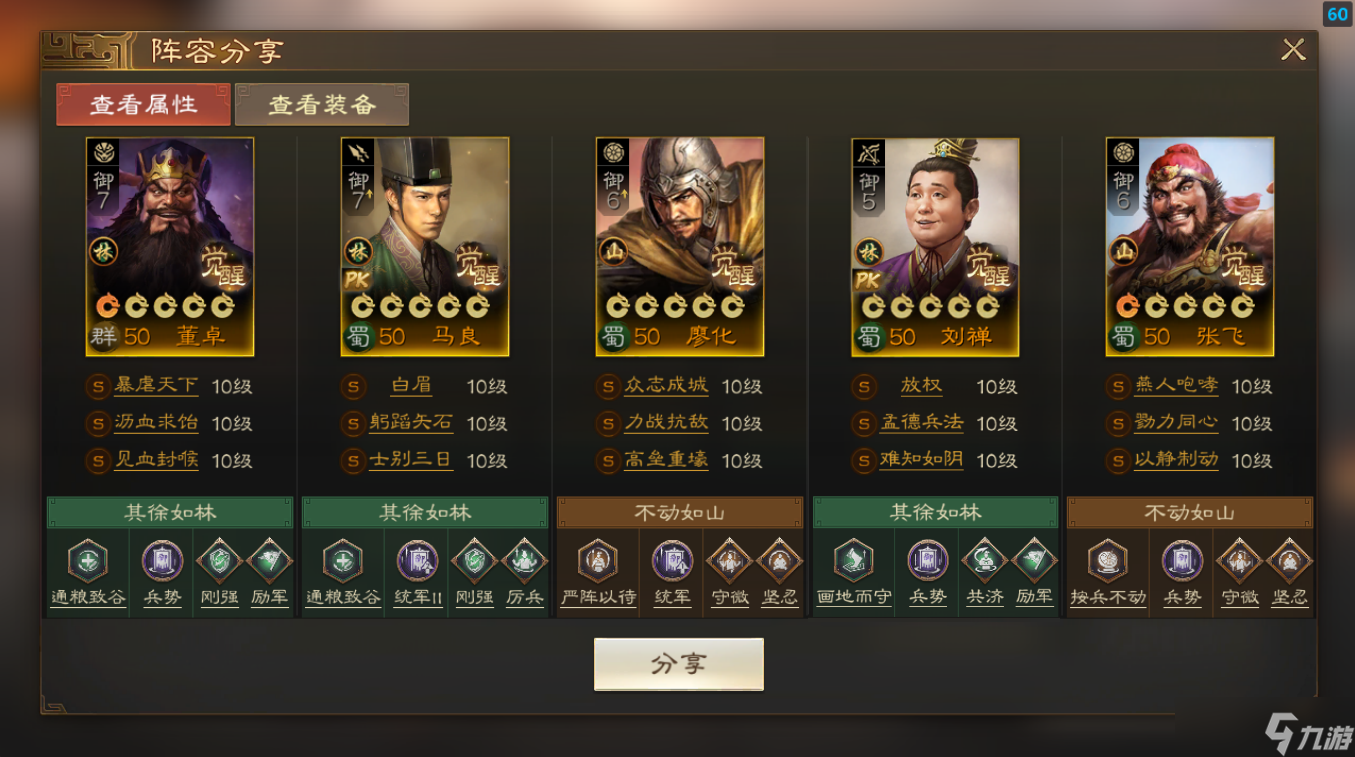The width and height of the screenshot is (1355, 757).
Task: Click the 统军II icon under 马良
Action: (x=417, y=562)
